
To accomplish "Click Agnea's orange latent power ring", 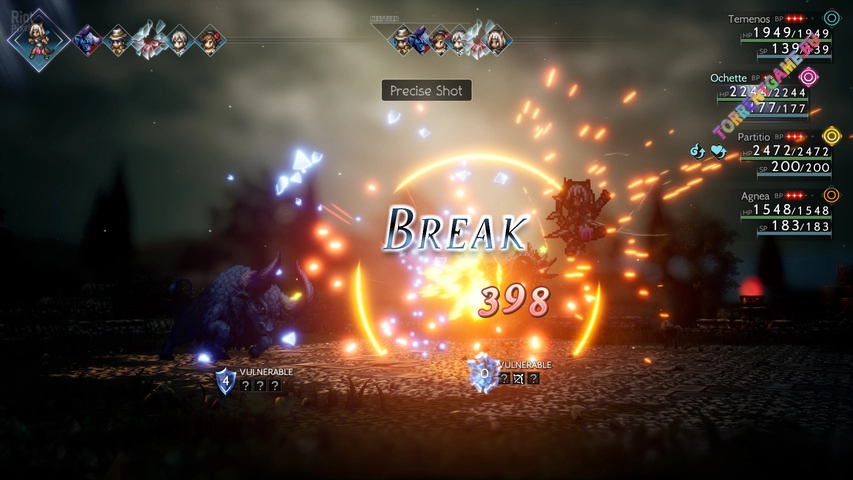I will click(x=831, y=195).
